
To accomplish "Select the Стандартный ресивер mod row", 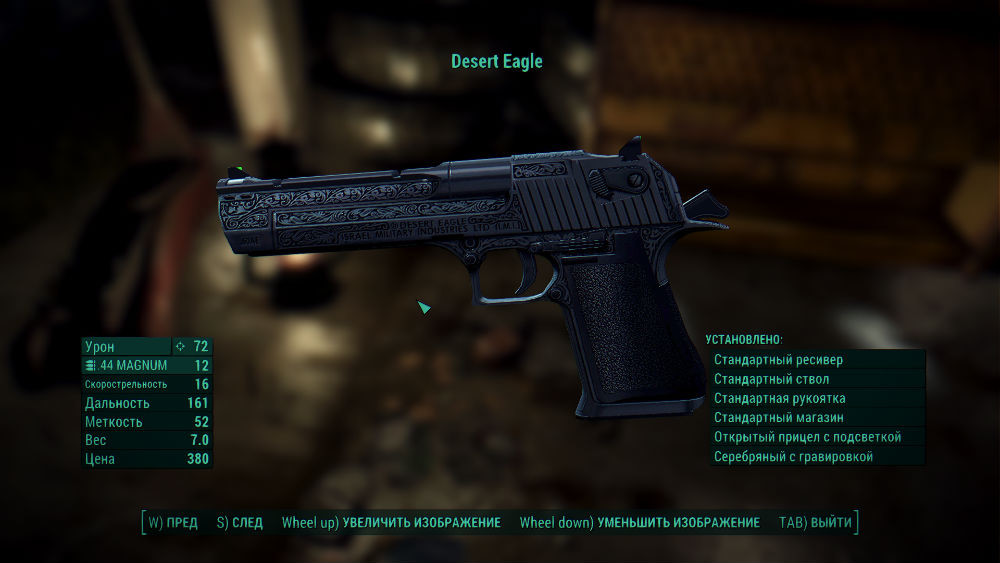I will [816, 360].
